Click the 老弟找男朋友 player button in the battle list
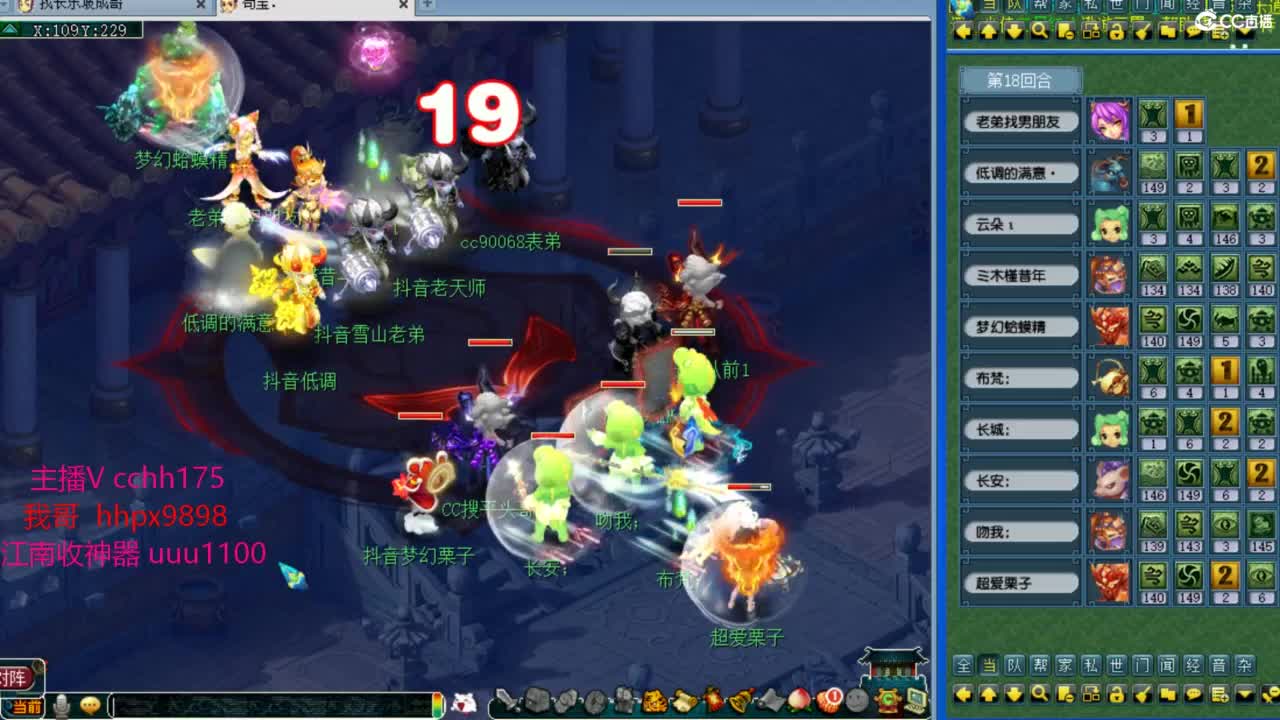 [1021, 121]
